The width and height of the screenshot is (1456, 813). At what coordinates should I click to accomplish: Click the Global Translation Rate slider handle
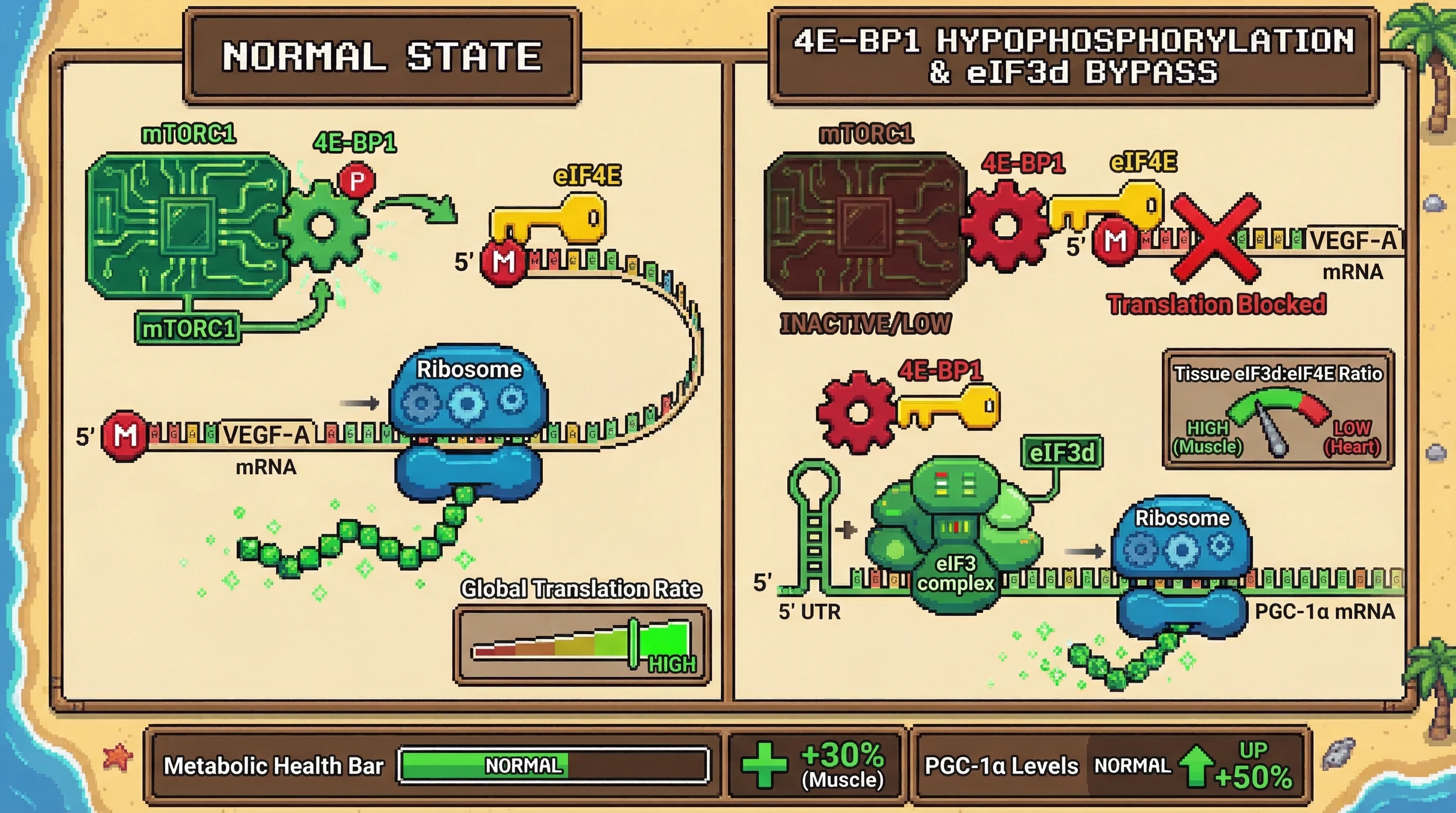634,643
